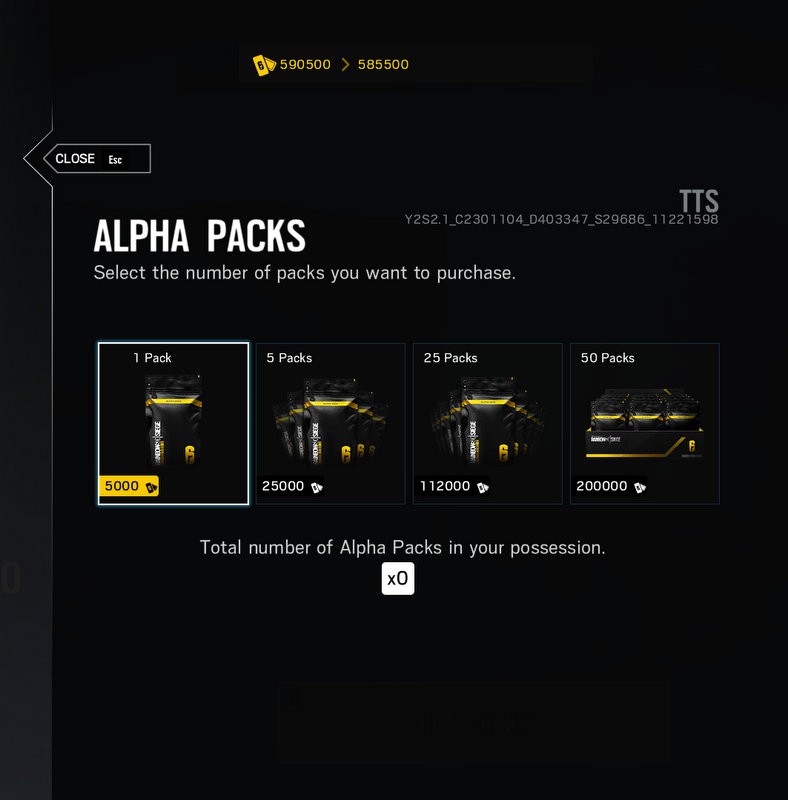
Task: Pick the 25 Packs bundle for 112000
Action: tap(488, 424)
